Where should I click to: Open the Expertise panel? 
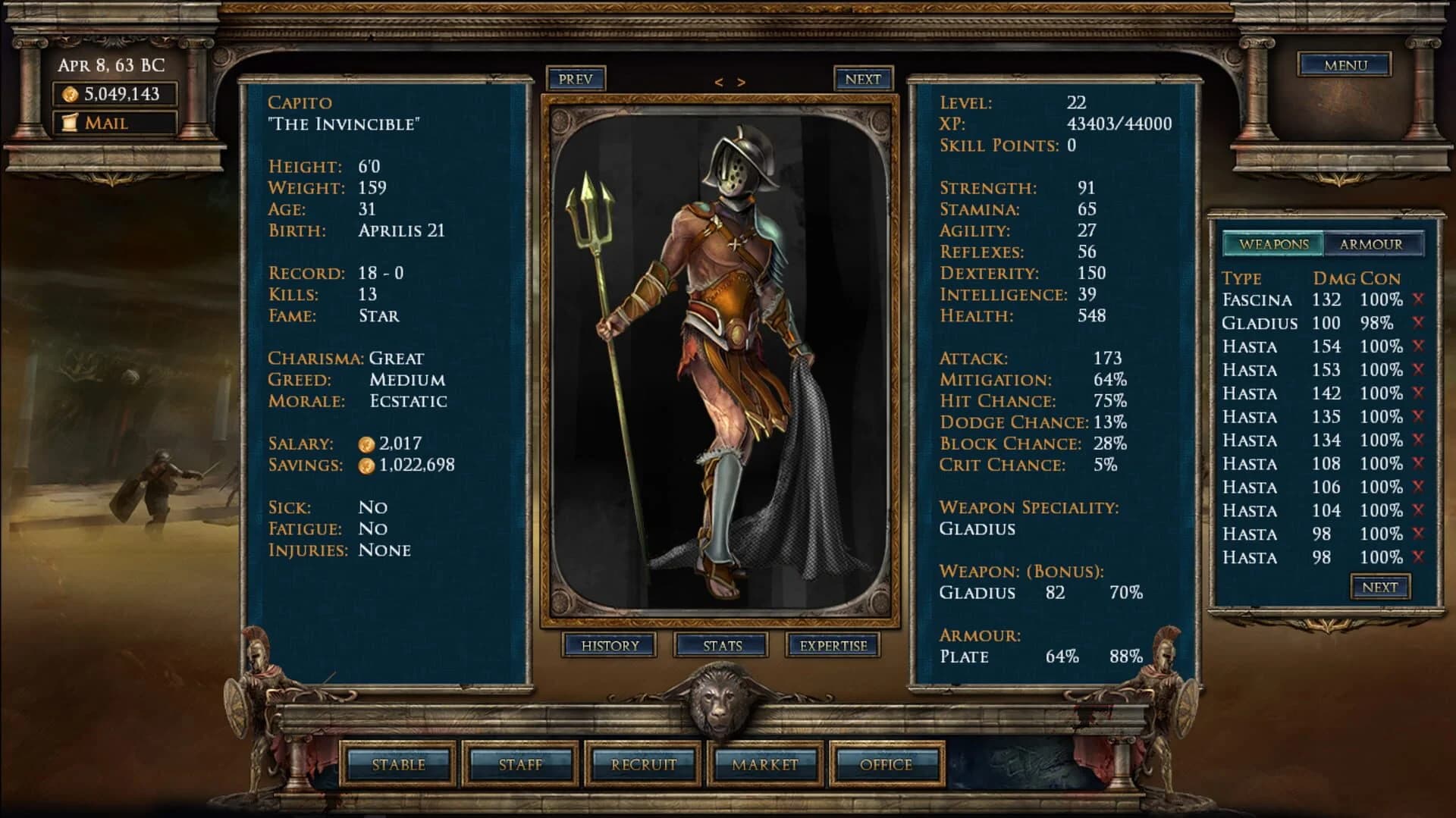click(x=834, y=645)
